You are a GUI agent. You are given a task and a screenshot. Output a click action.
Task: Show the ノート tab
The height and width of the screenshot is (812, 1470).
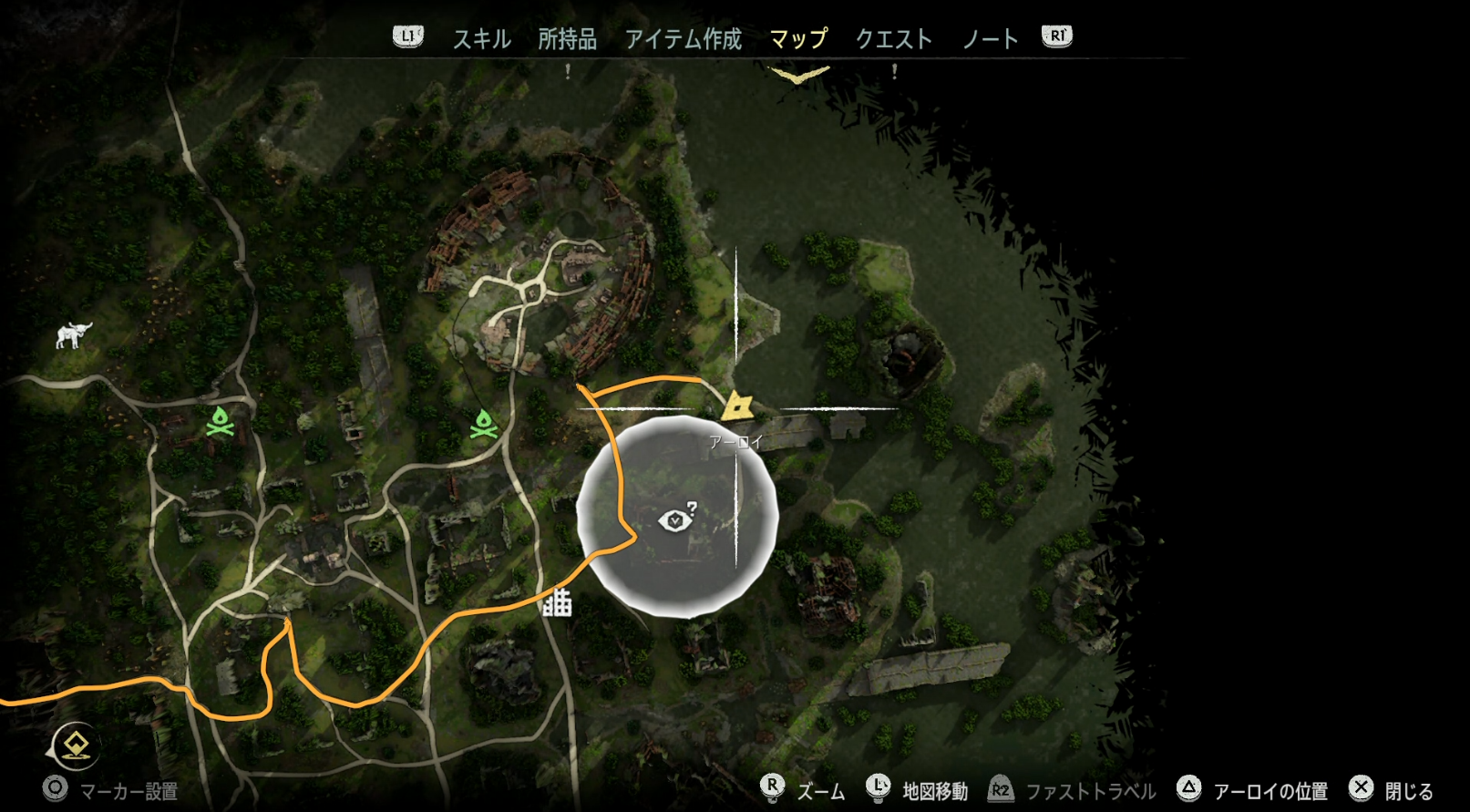[990, 39]
